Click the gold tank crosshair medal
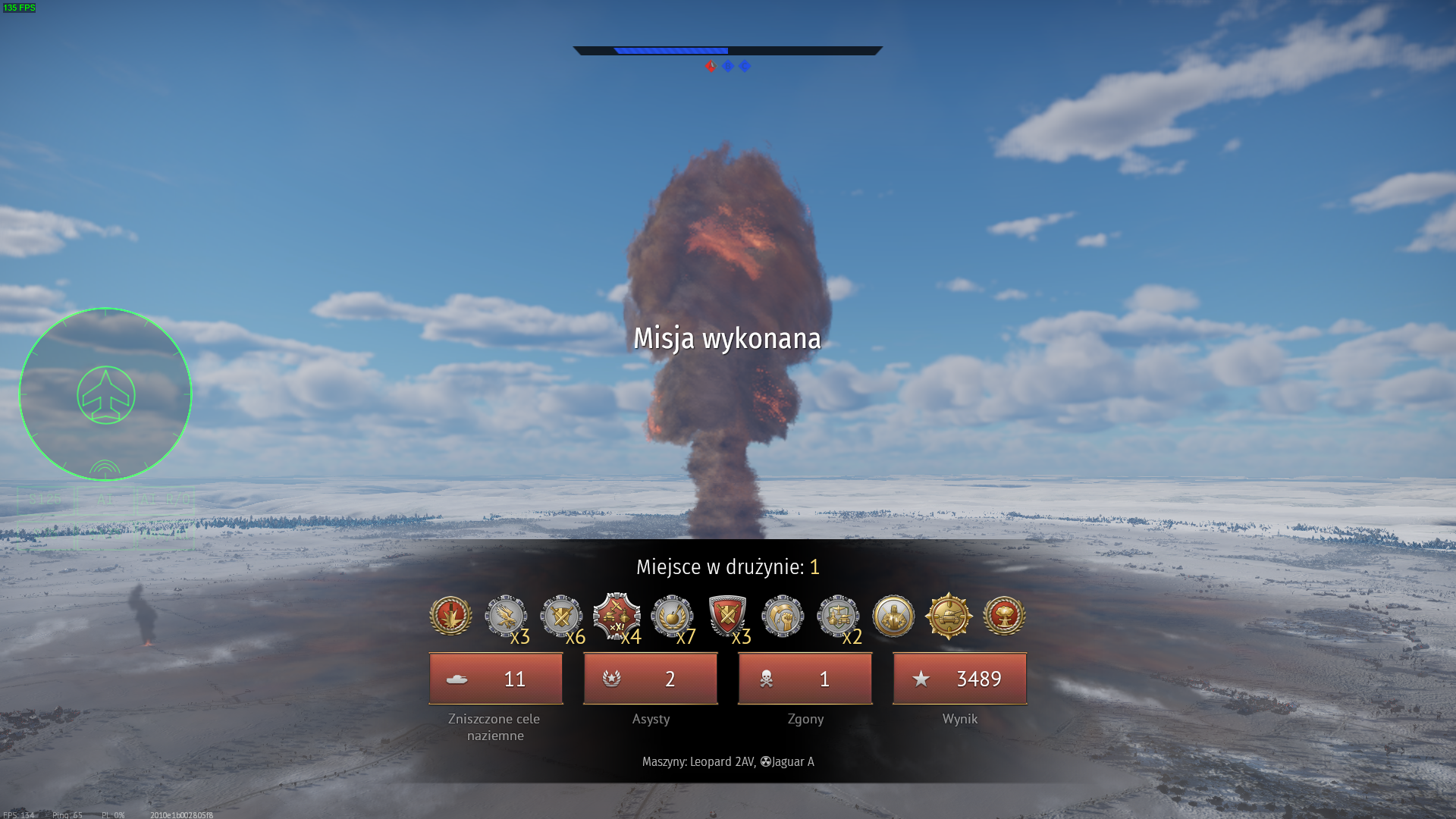Image resolution: width=1456 pixels, height=819 pixels. click(x=949, y=615)
